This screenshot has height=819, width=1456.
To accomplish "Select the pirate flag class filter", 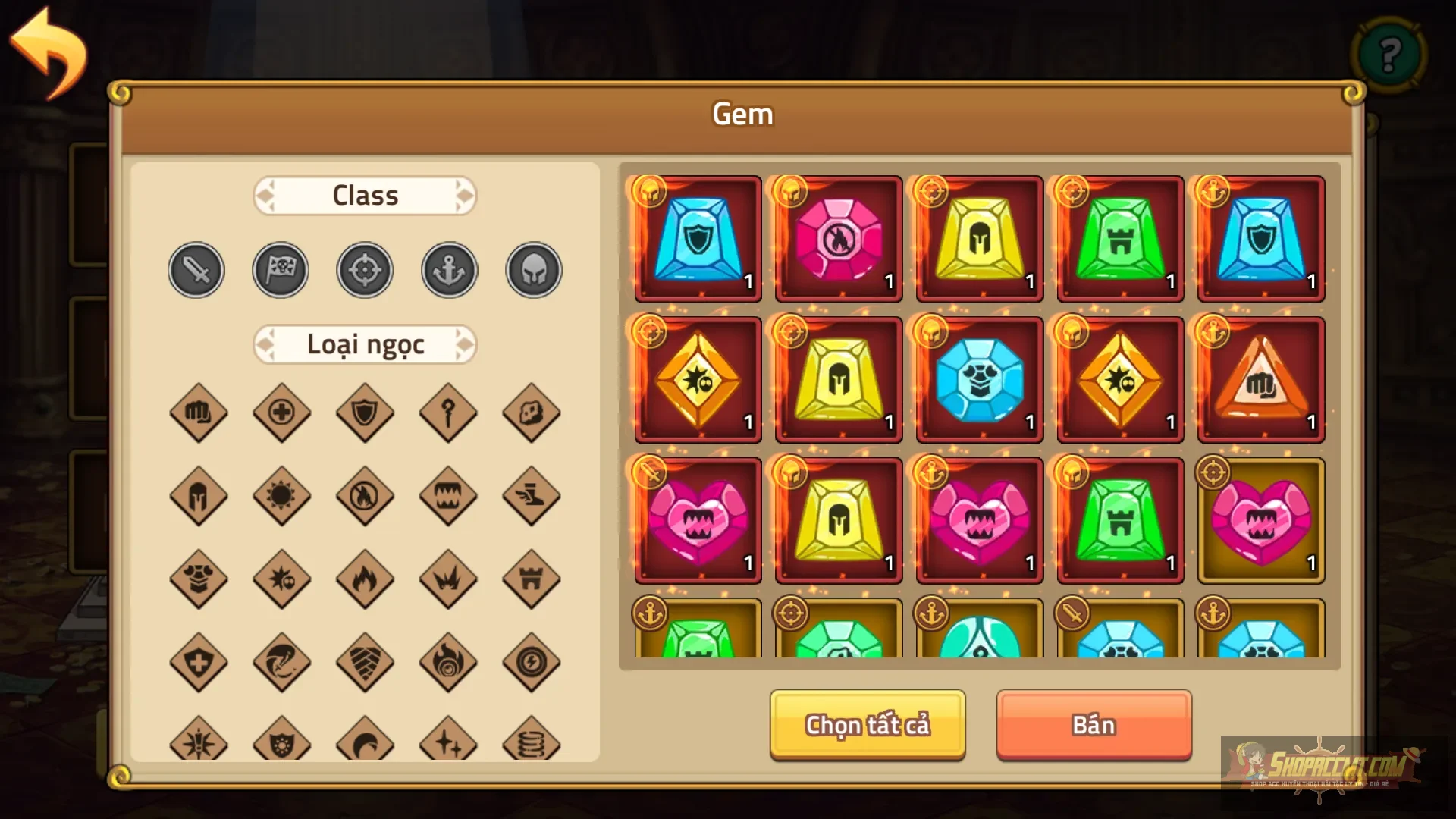I will (280, 270).
